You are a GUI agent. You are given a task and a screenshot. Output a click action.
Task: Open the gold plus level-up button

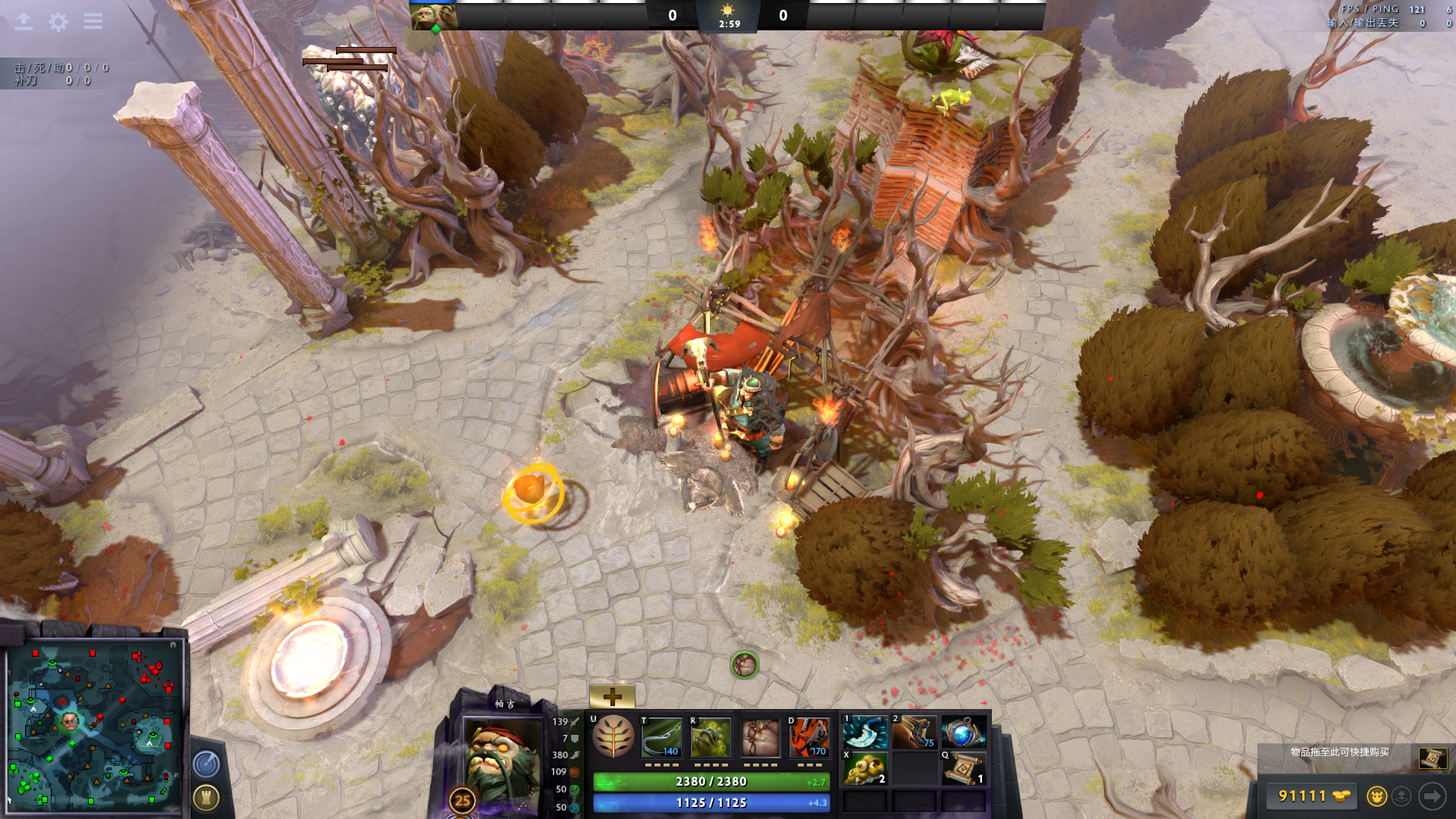[x=612, y=696]
